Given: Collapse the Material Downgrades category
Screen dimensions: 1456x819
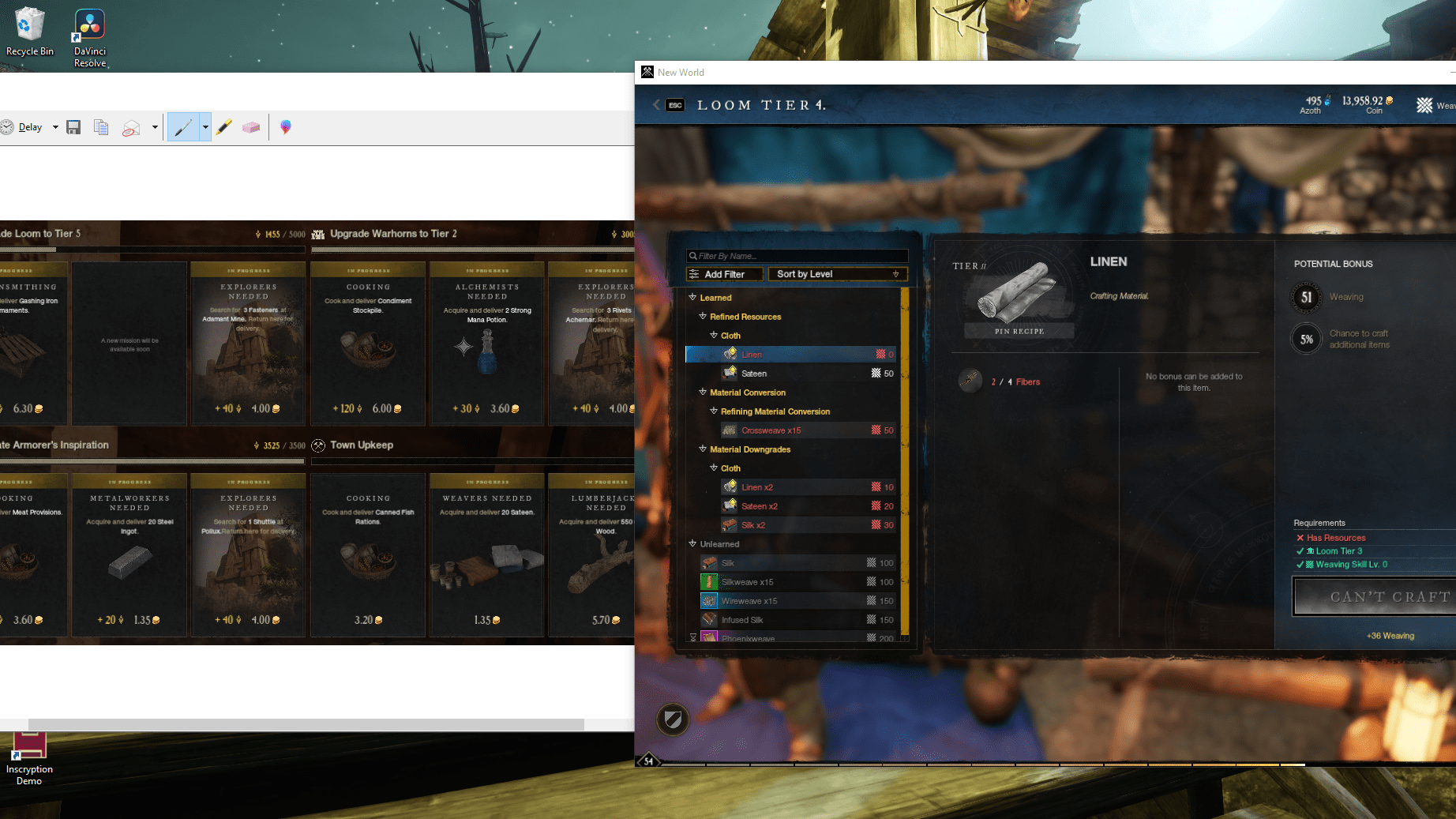Looking at the screenshot, I should [x=702, y=449].
